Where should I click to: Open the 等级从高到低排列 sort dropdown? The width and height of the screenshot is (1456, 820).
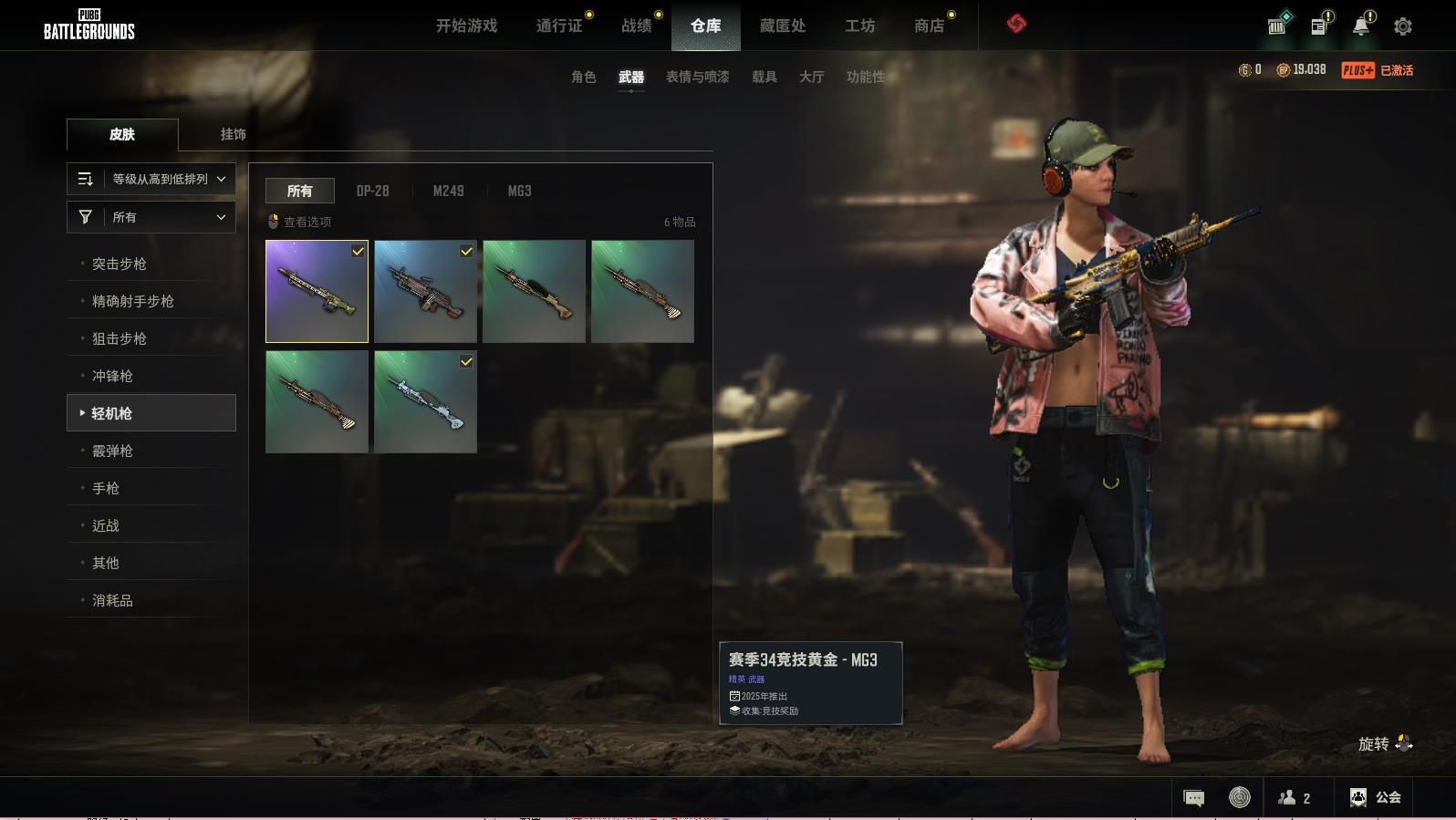click(x=151, y=179)
